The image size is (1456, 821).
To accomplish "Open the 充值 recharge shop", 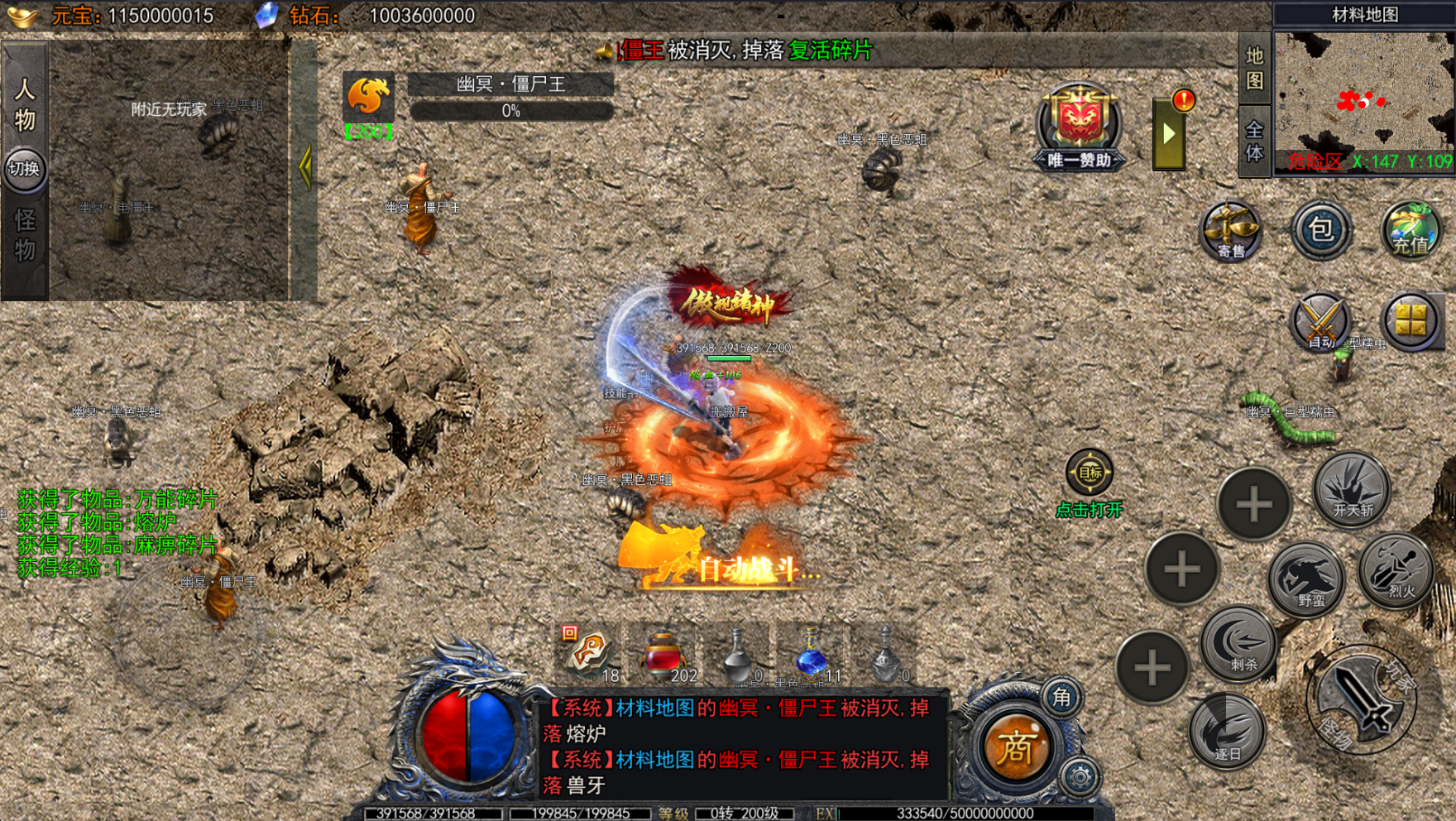I will pos(1410,230).
